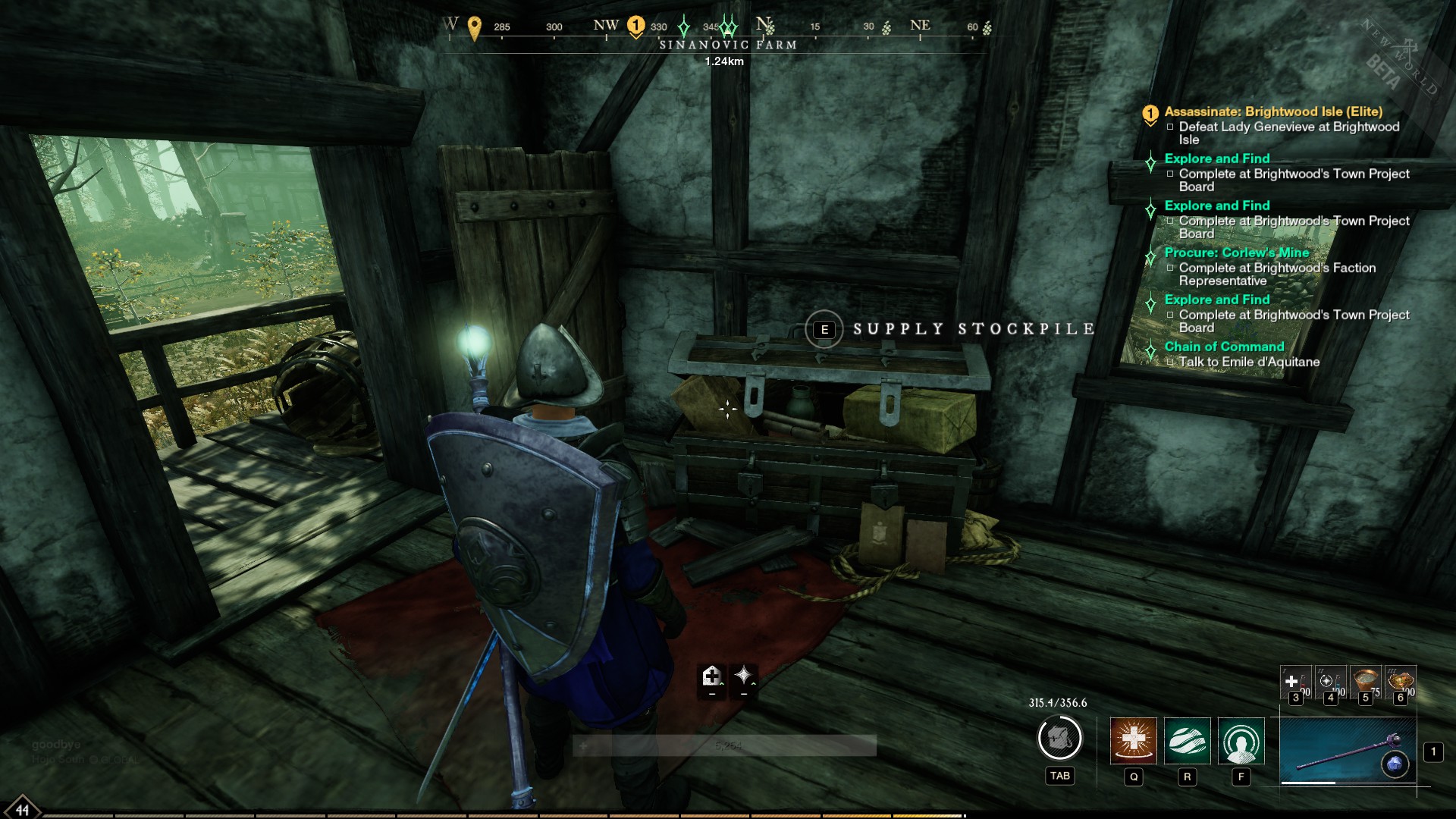Check the Complete at Brightwood's Faction Representative box
Image resolution: width=1456 pixels, height=819 pixels.
point(1170,268)
